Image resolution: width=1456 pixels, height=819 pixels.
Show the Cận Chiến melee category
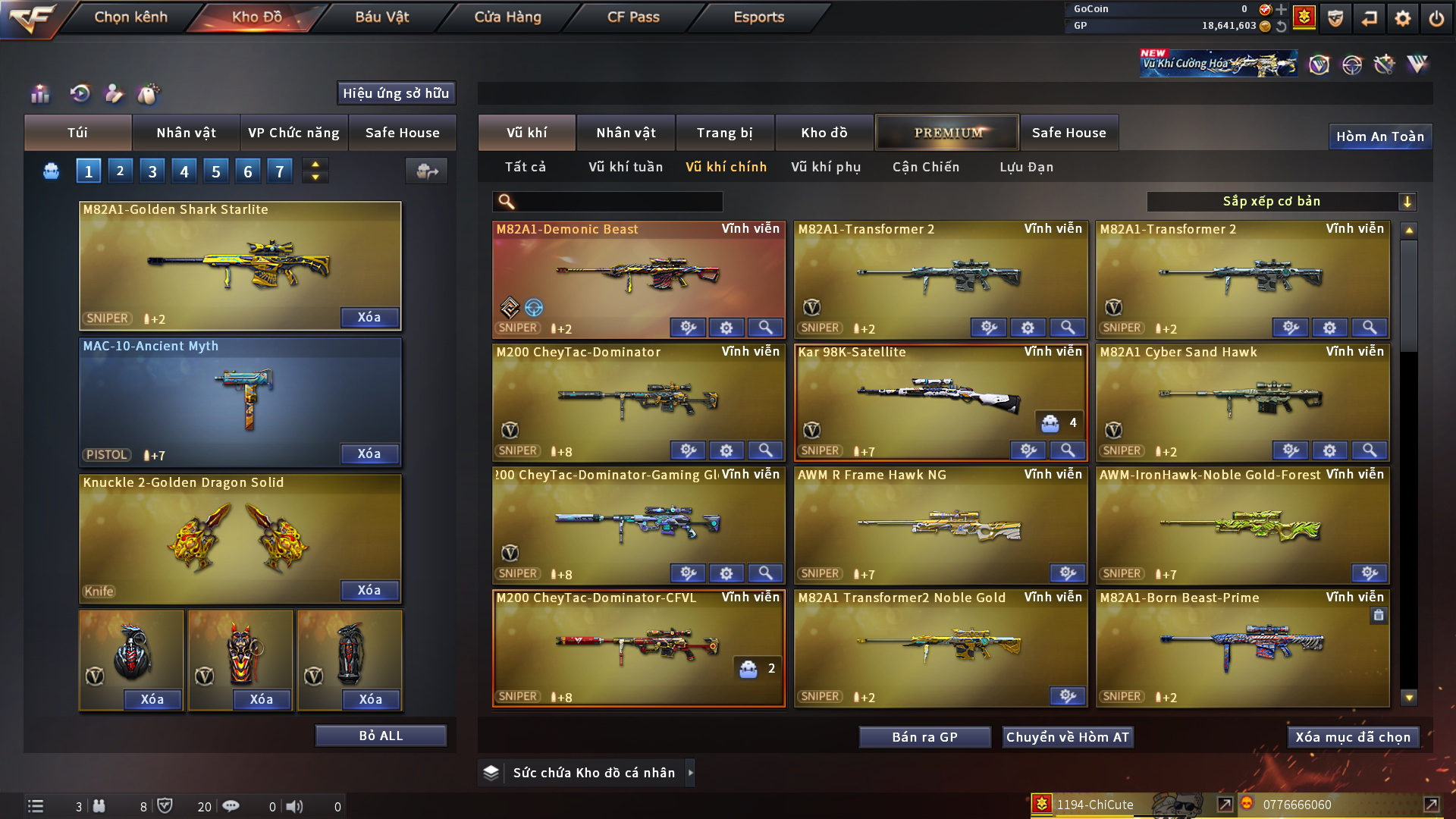pos(926,167)
